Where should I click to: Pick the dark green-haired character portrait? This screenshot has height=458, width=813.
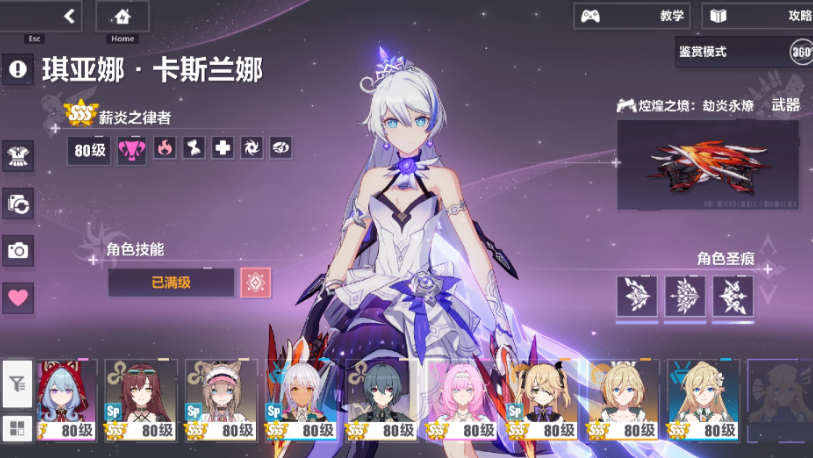coord(384,400)
